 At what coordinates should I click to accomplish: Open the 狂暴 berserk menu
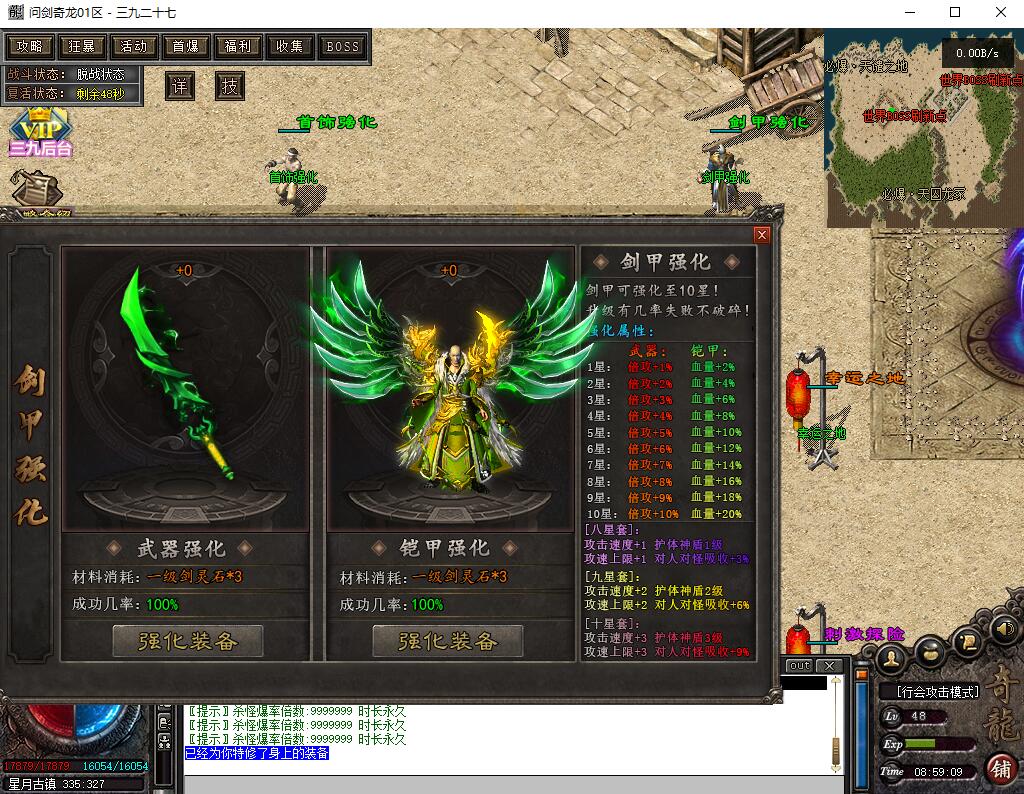coord(81,47)
